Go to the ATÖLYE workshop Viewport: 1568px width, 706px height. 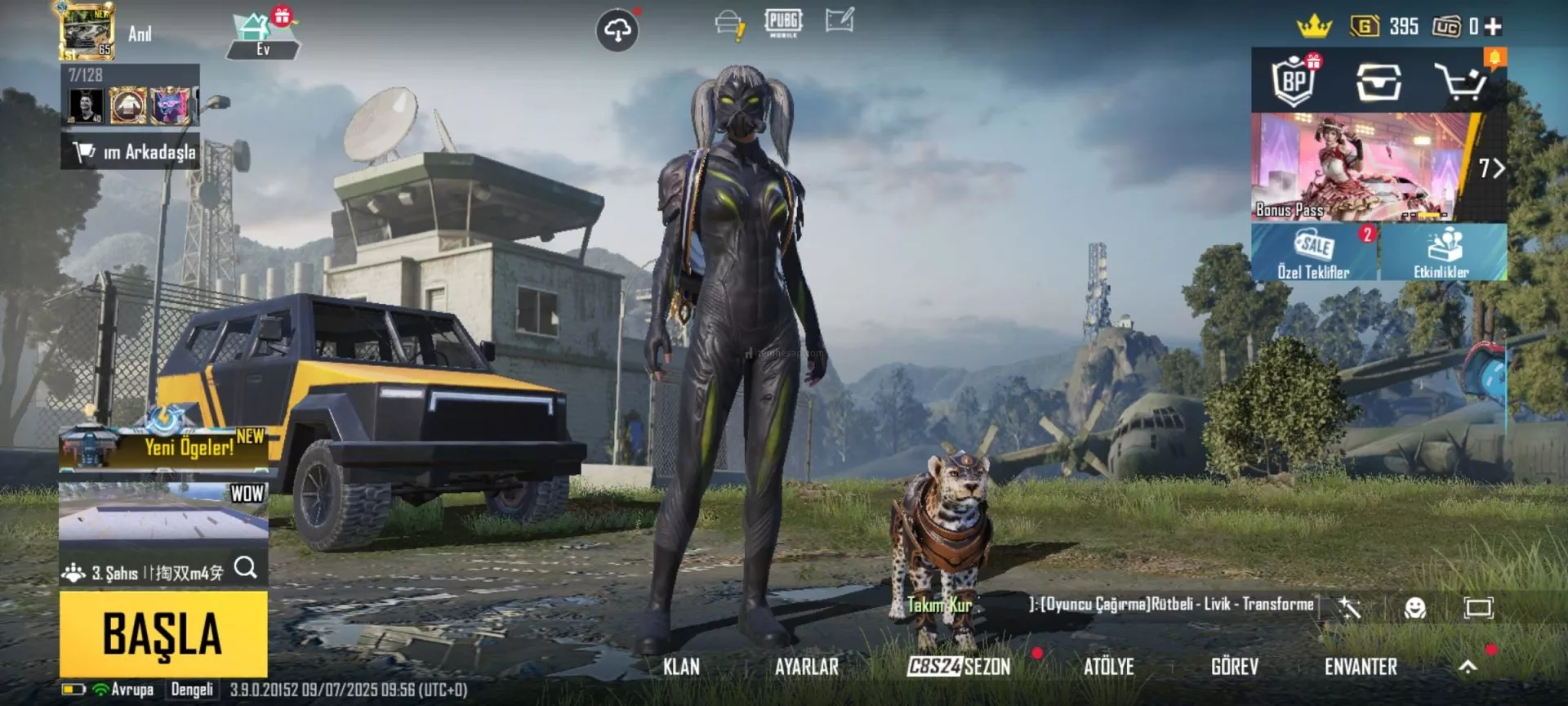coord(1108,667)
